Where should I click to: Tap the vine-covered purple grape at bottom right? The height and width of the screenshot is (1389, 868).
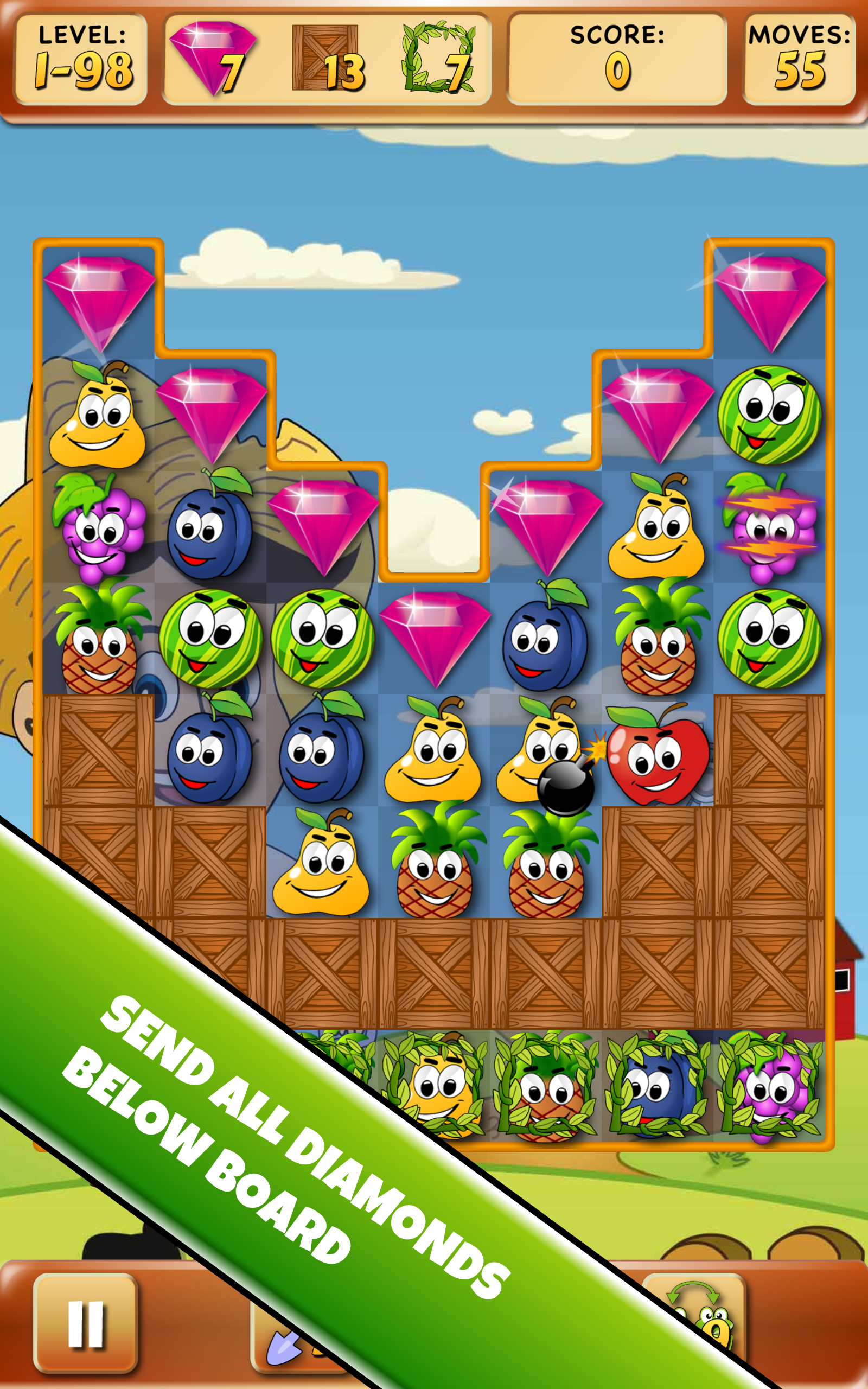[768, 1093]
